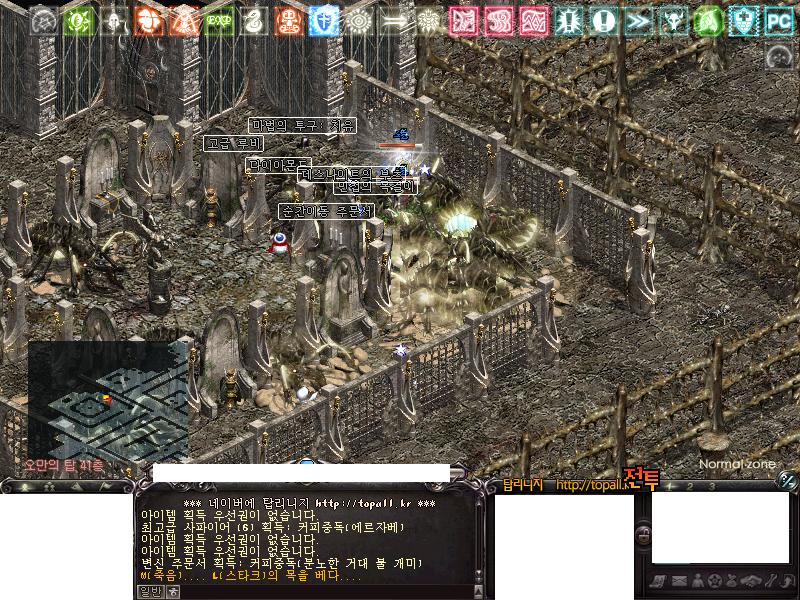
Task: Select the teal horned helmet icon
Action: click(x=674, y=19)
